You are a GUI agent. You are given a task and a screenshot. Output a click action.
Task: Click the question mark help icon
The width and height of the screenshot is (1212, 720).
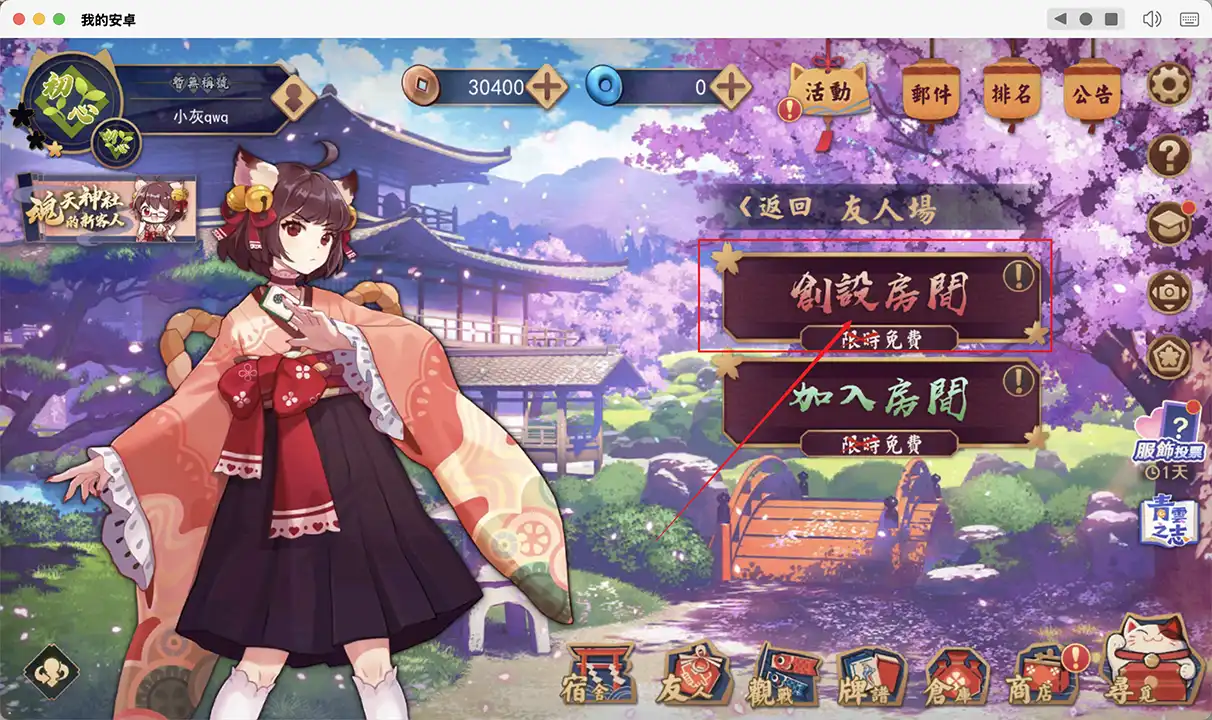pyautogui.click(x=1167, y=155)
